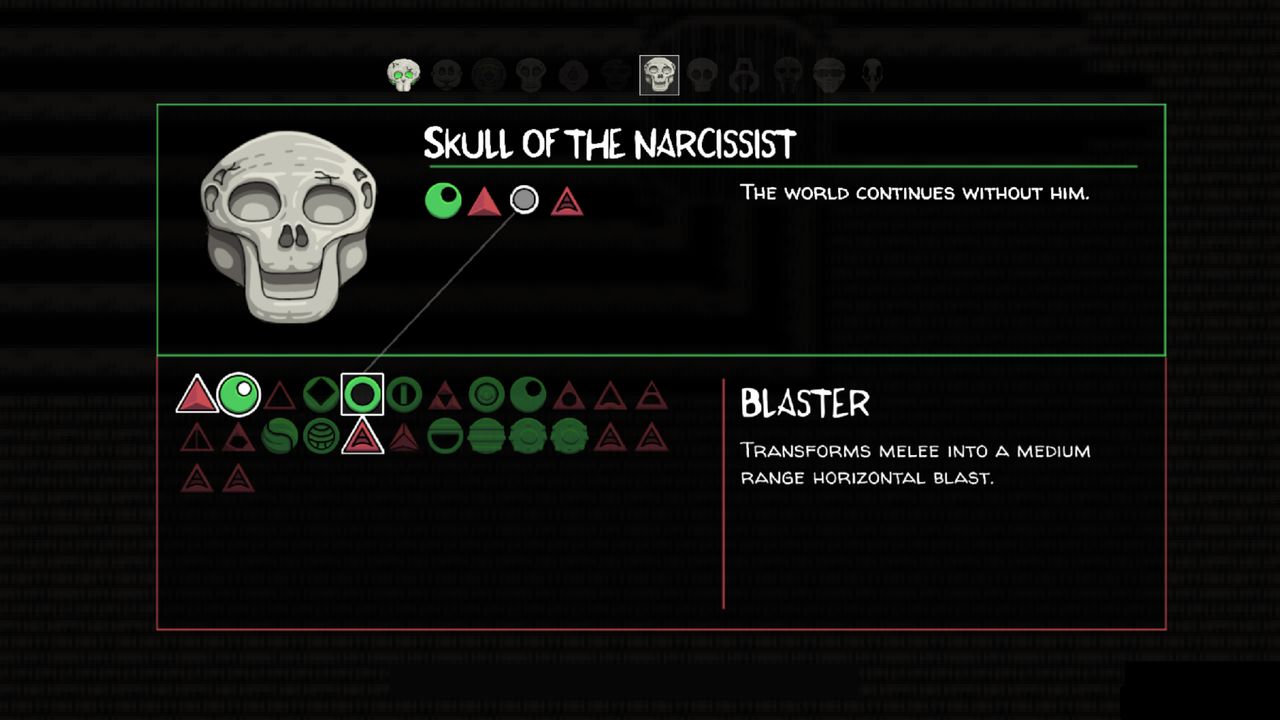Select the diamond-inside-square green ability icon

click(x=322, y=394)
